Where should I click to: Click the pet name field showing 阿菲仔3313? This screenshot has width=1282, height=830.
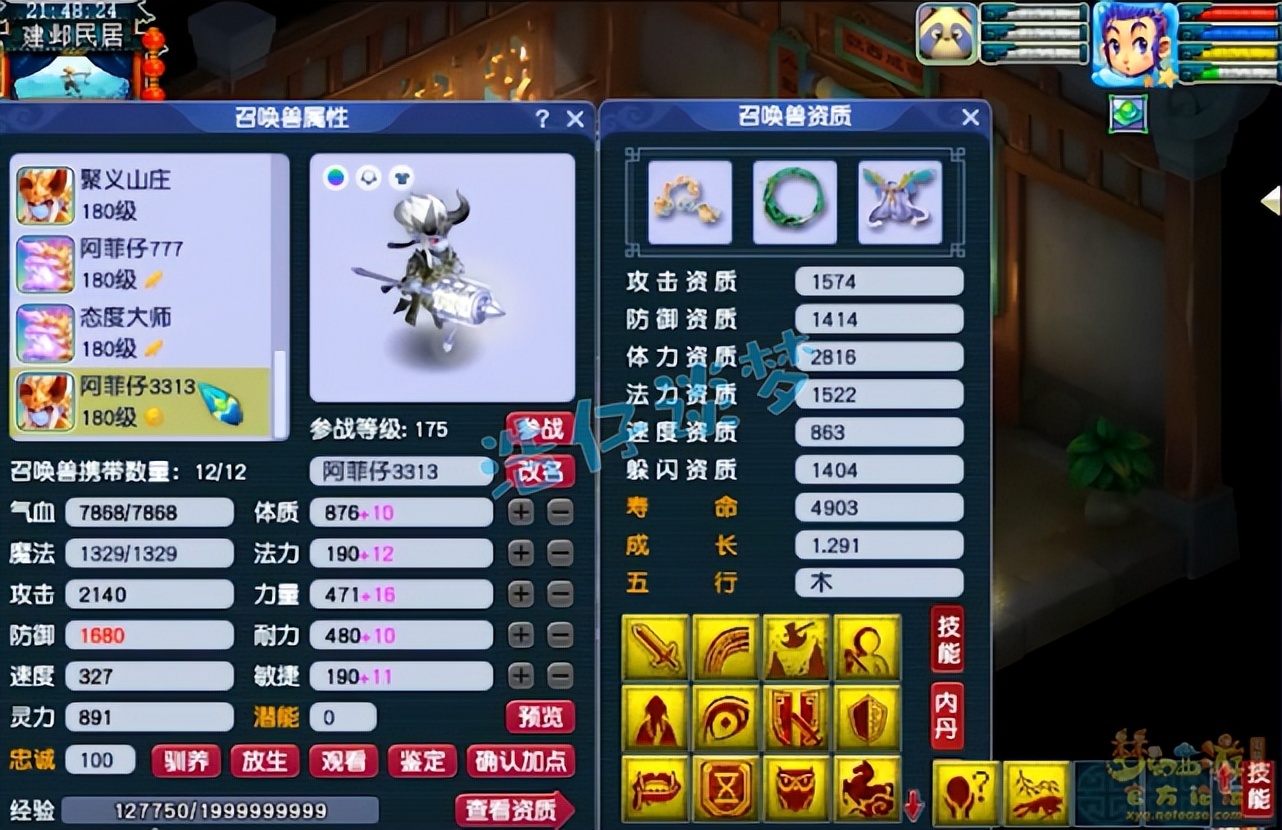400,471
